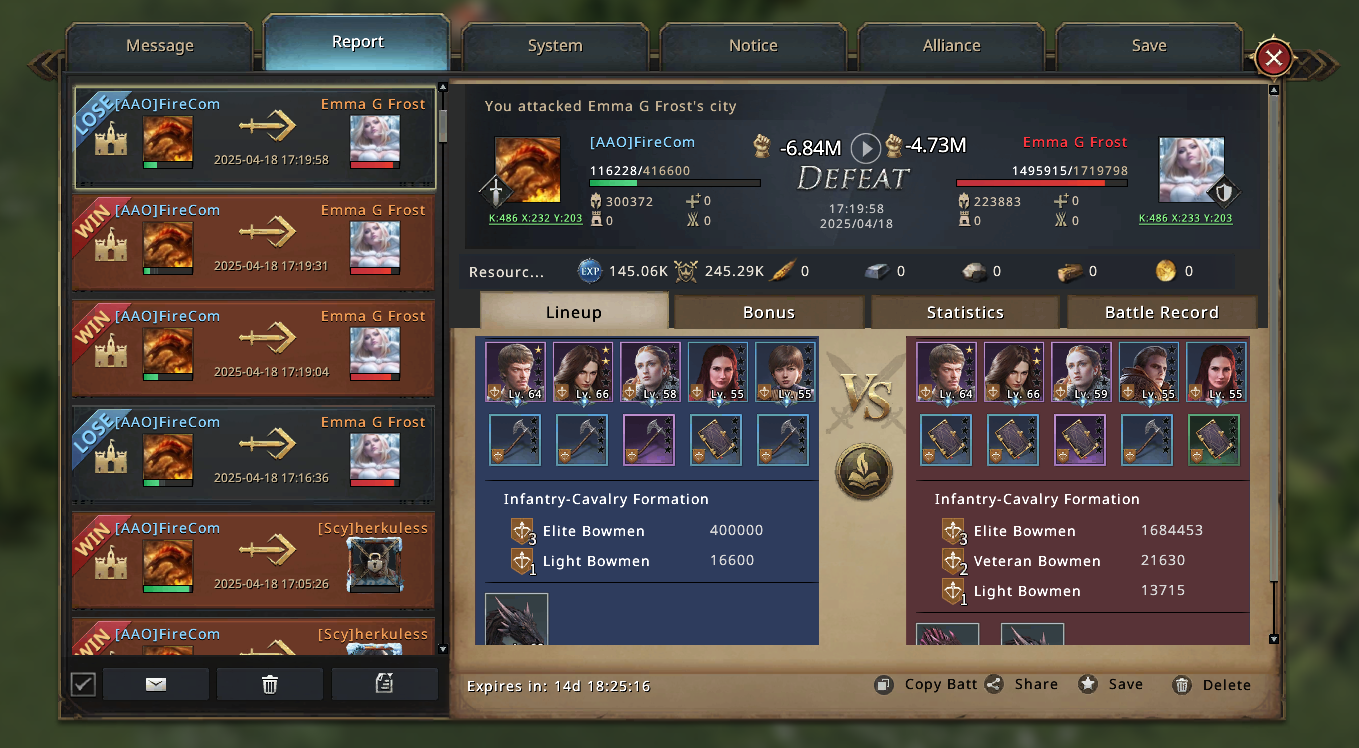Show the Alliance tab

pyautogui.click(x=951, y=46)
